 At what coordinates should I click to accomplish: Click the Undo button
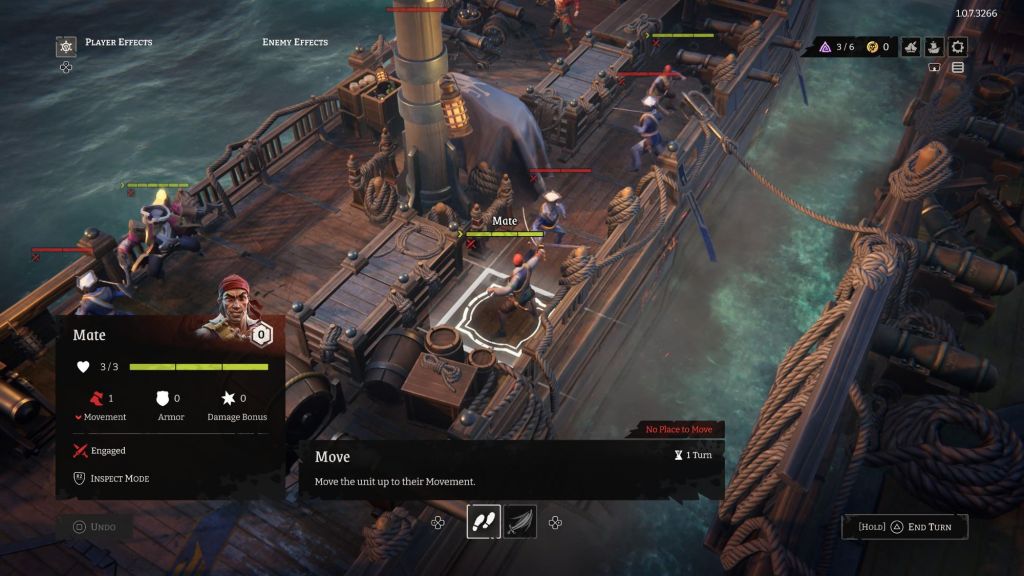(x=95, y=527)
